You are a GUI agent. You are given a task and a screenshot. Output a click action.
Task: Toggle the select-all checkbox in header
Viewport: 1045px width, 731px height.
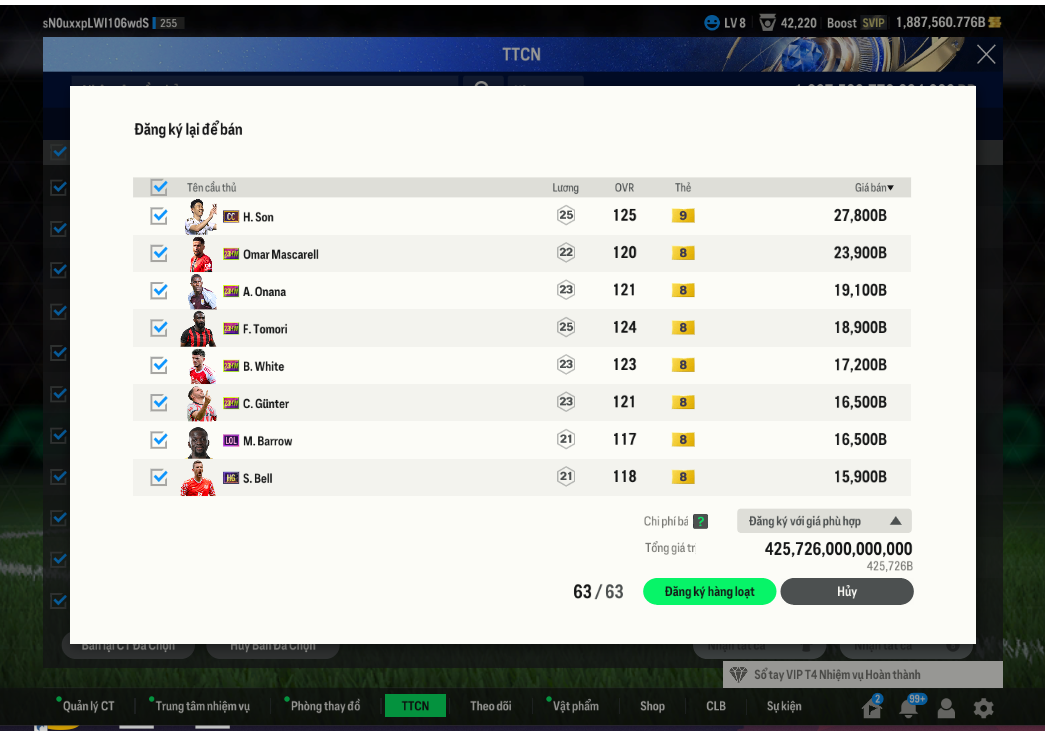[x=159, y=187]
